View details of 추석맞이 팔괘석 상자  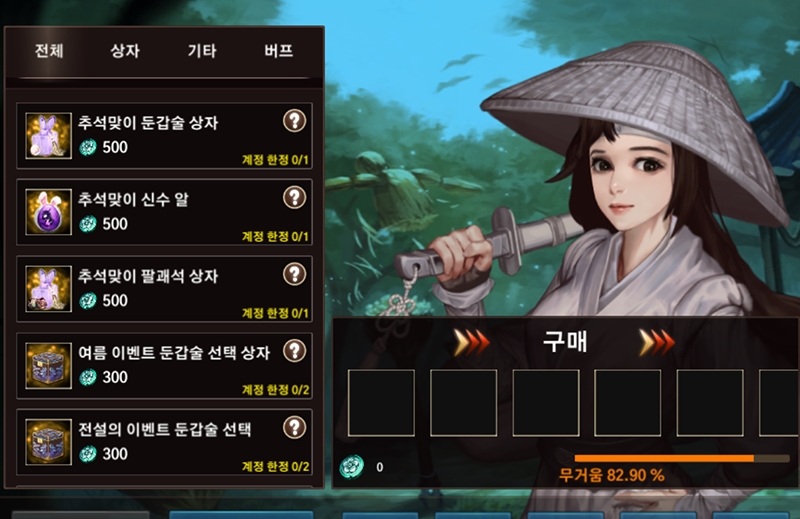point(293,274)
